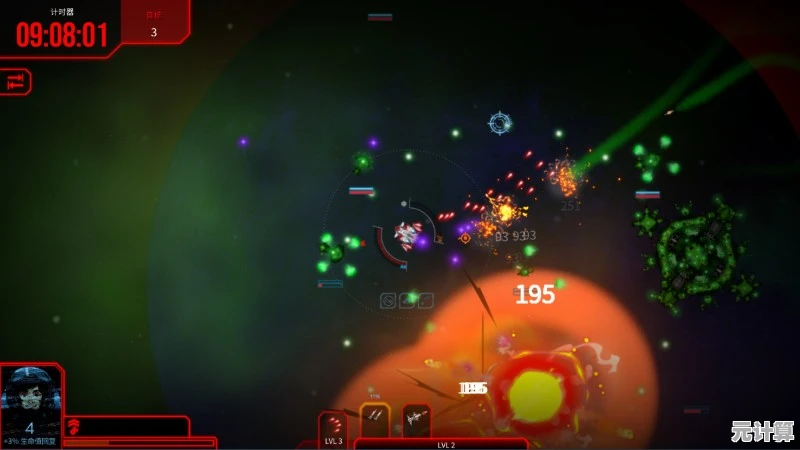This screenshot has width=800, height=450.
Task: Open the objective counter panel
Action: 154,23
